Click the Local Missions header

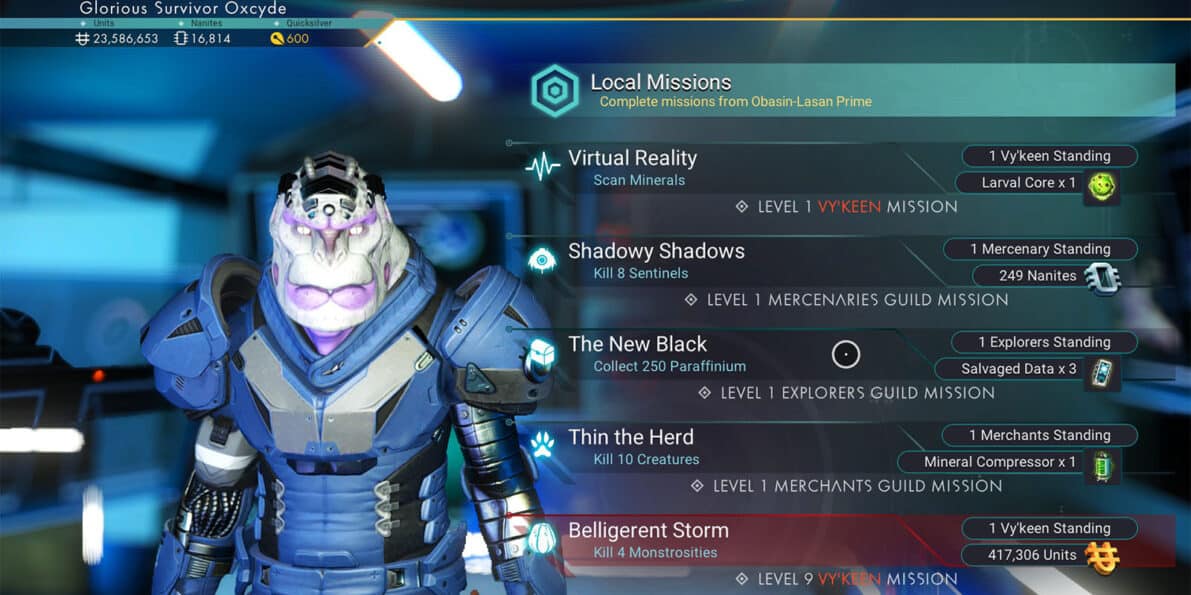click(x=660, y=83)
